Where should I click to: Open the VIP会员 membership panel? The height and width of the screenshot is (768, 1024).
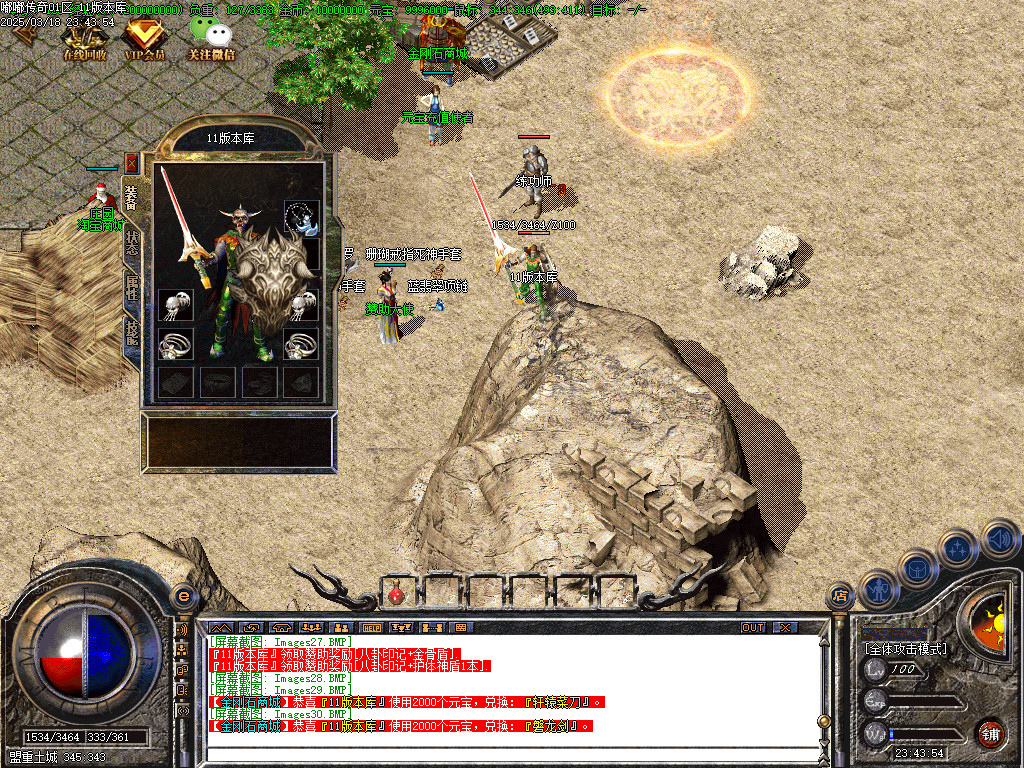point(145,38)
